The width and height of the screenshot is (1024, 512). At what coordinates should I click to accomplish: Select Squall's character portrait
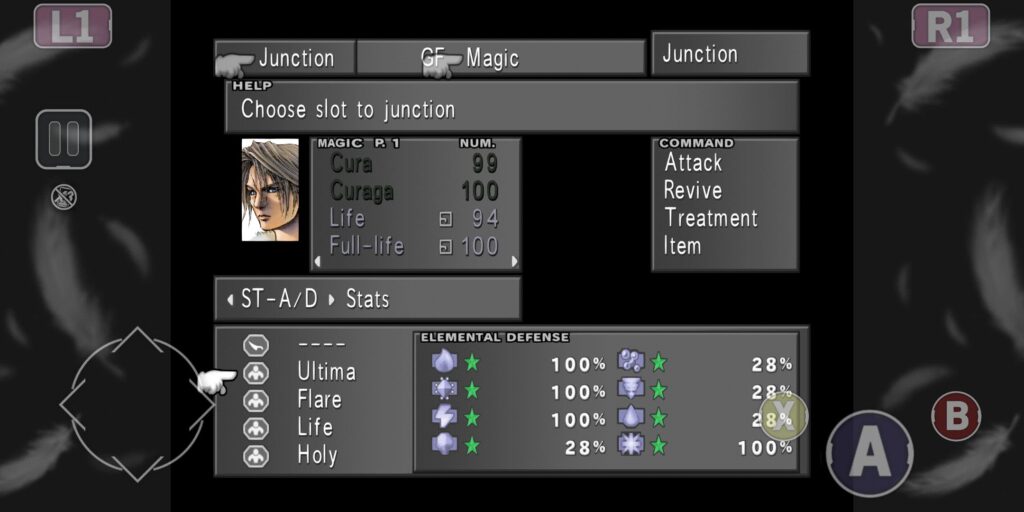270,190
